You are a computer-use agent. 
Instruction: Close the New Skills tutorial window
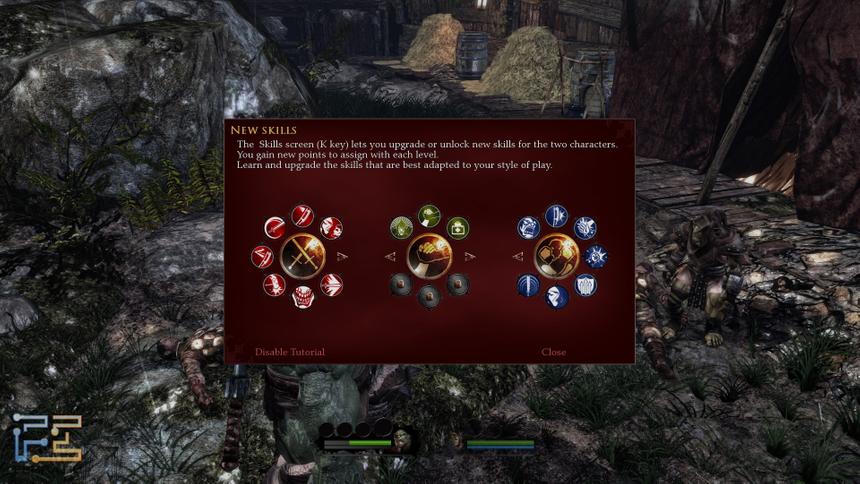(553, 352)
